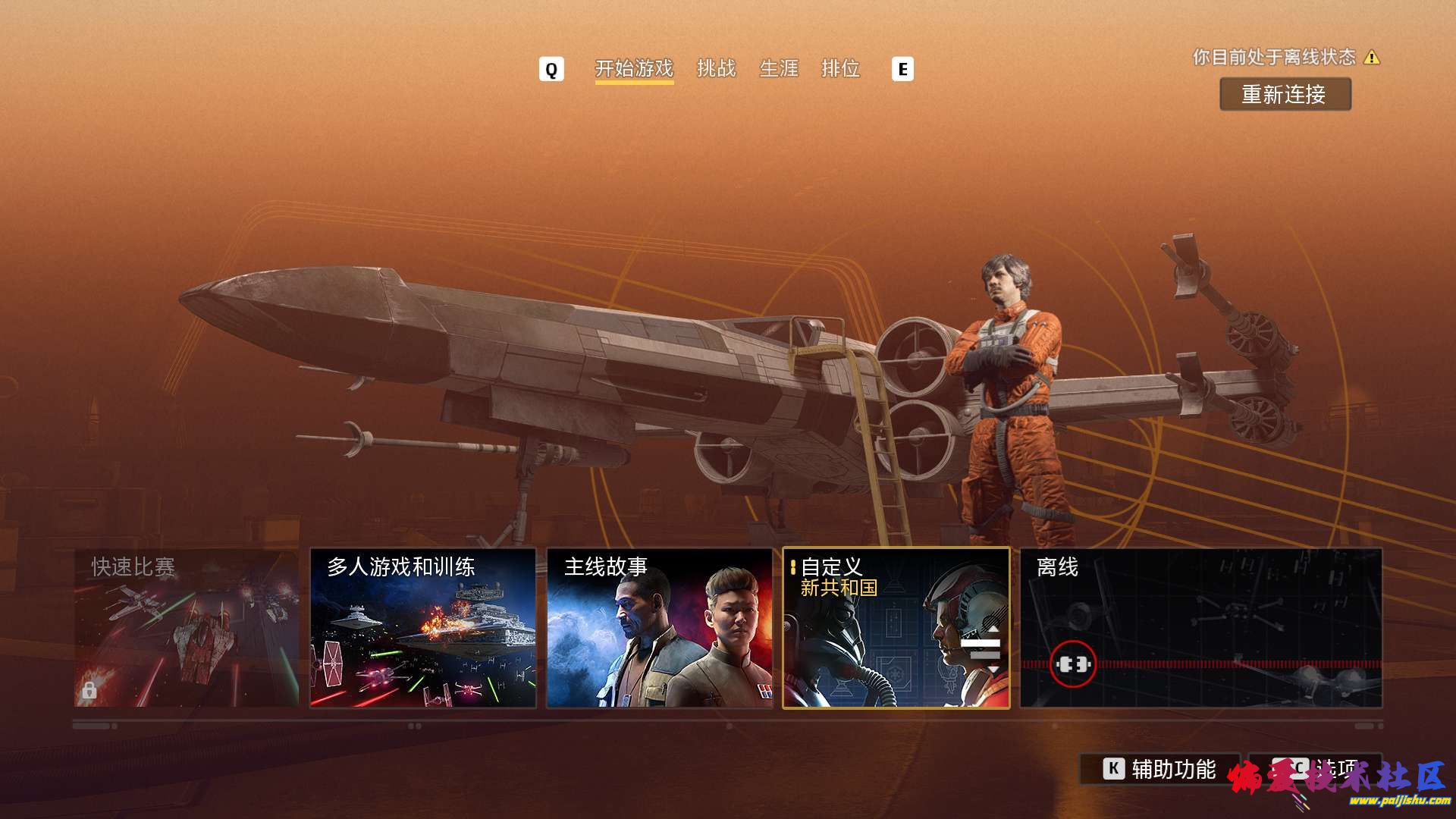The height and width of the screenshot is (819, 1456).
Task: Choose the 主线故事 story tile
Action: coord(659,628)
